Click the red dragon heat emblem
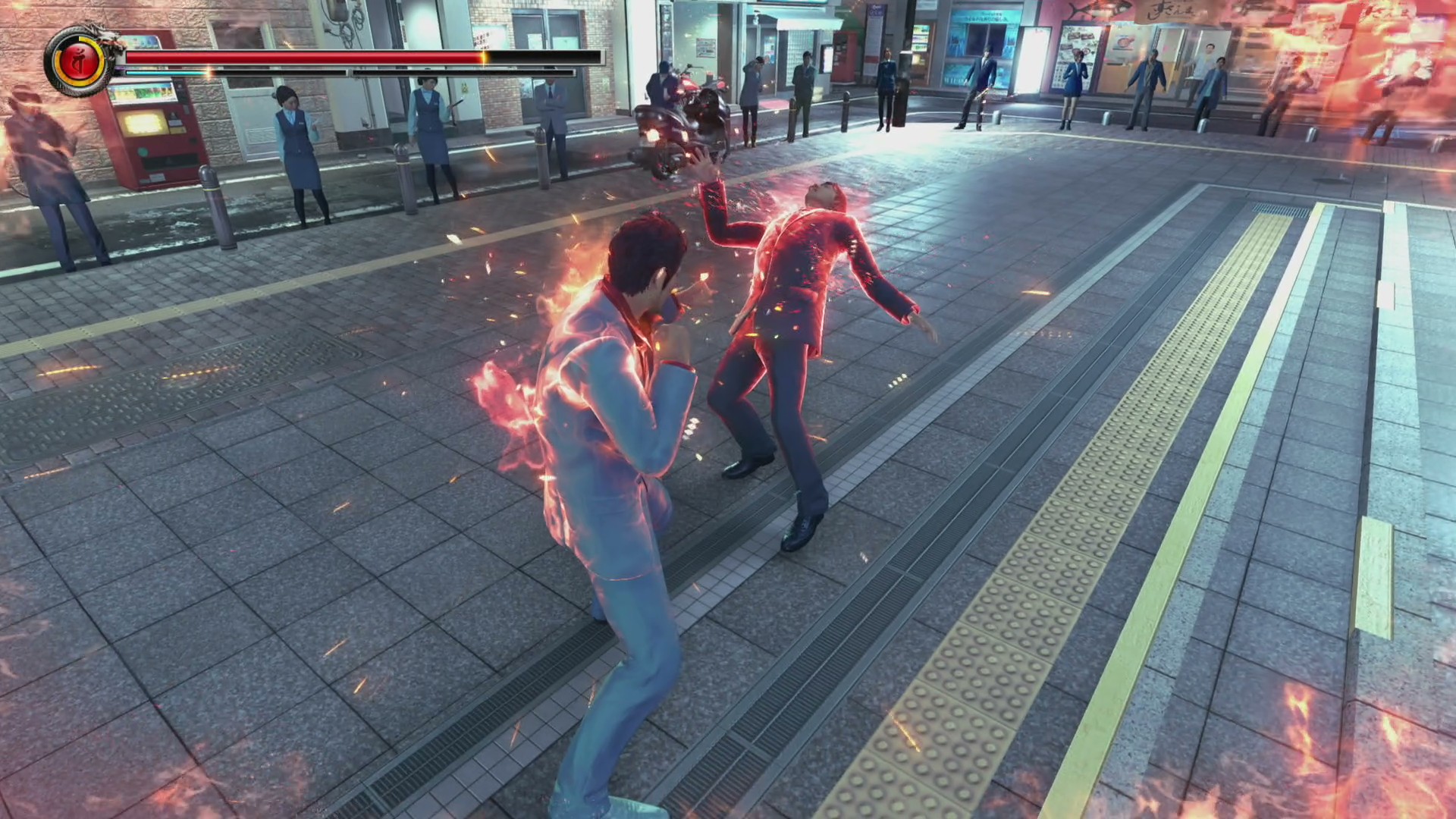1456x819 pixels. point(79,61)
